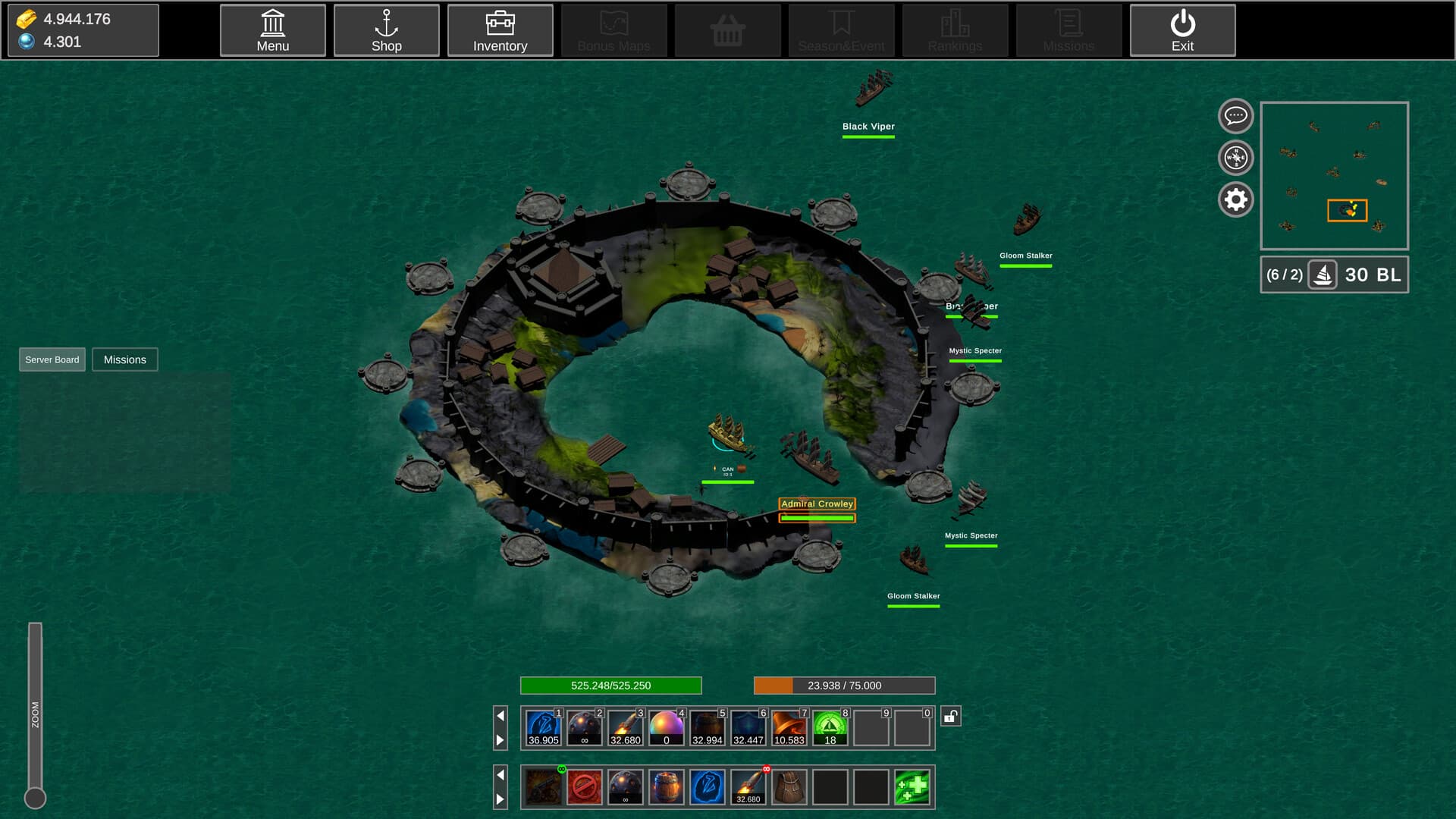Toggle the hotbar lock padlock
This screenshot has height=819, width=1456.
[952, 714]
